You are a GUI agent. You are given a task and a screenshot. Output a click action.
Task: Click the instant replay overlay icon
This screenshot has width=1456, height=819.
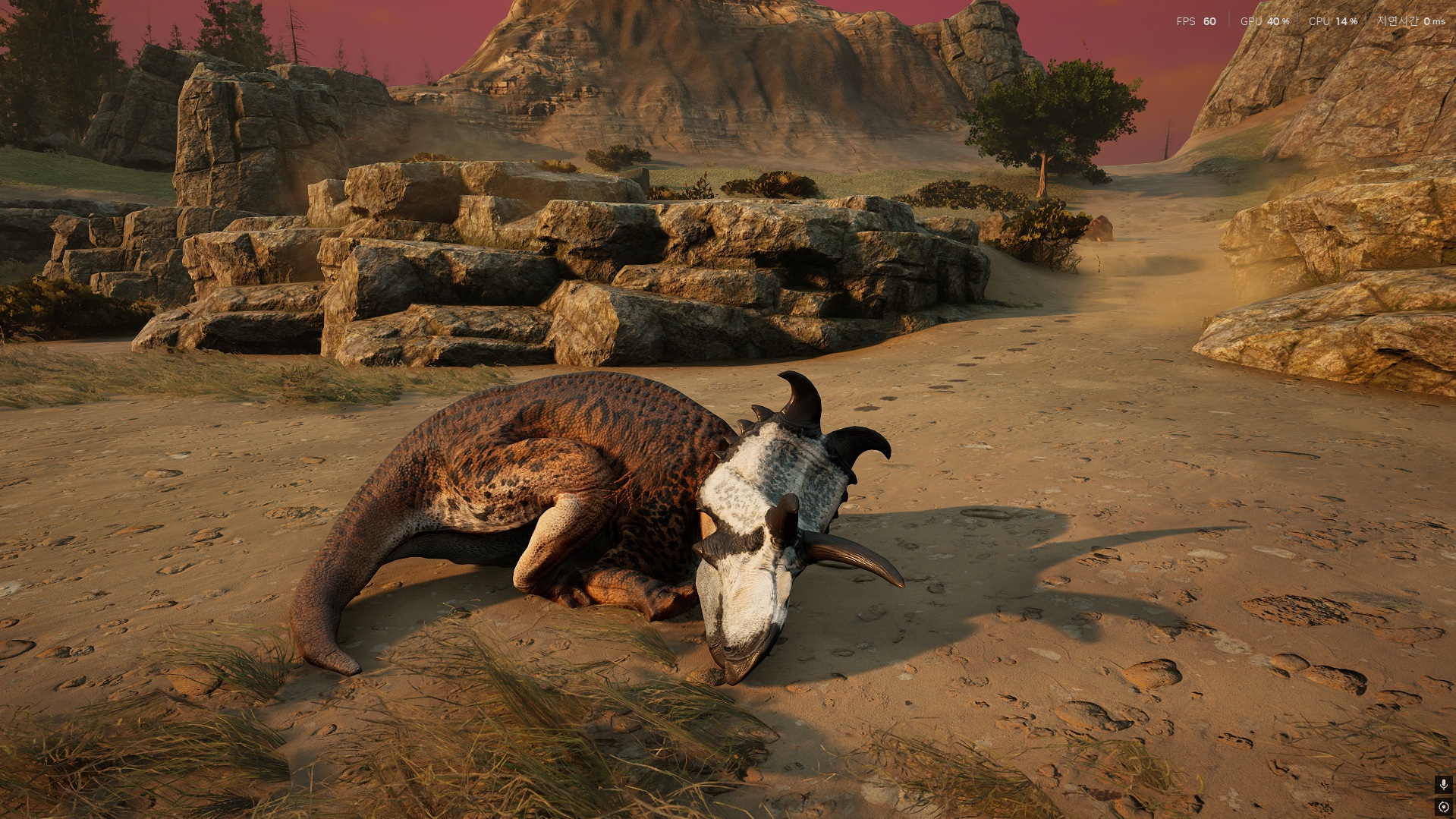click(x=1443, y=806)
